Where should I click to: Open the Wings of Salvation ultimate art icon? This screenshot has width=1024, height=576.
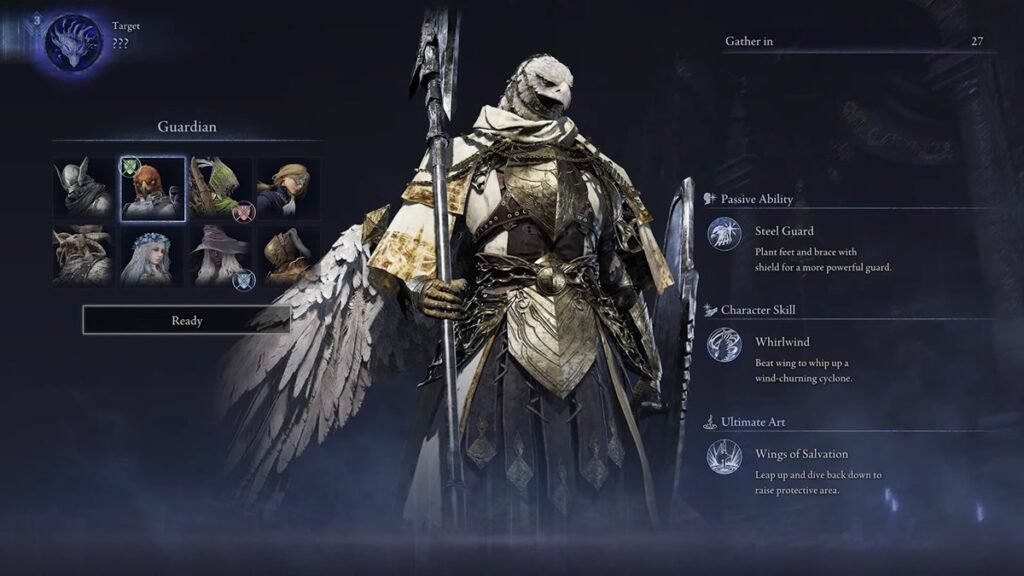click(x=724, y=456)
